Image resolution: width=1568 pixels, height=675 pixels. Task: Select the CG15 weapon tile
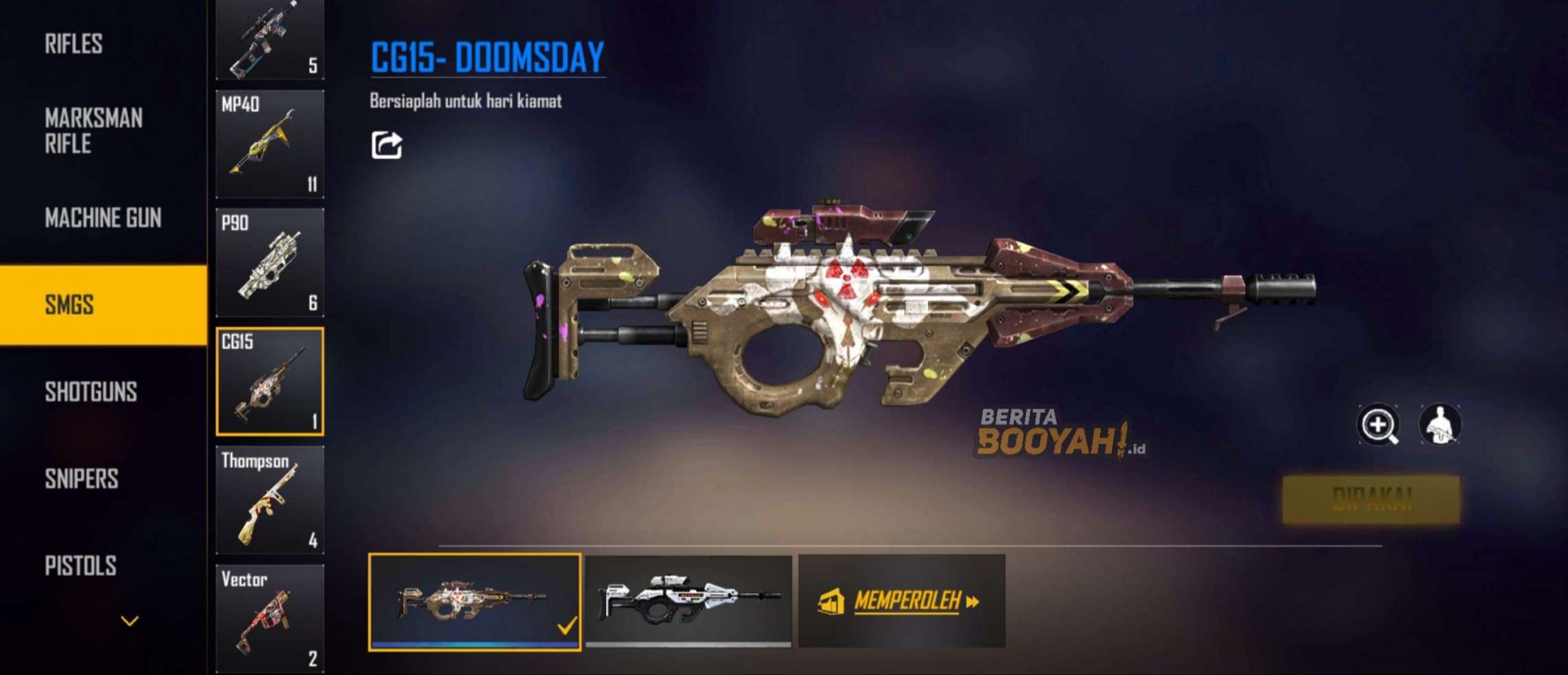269,382
